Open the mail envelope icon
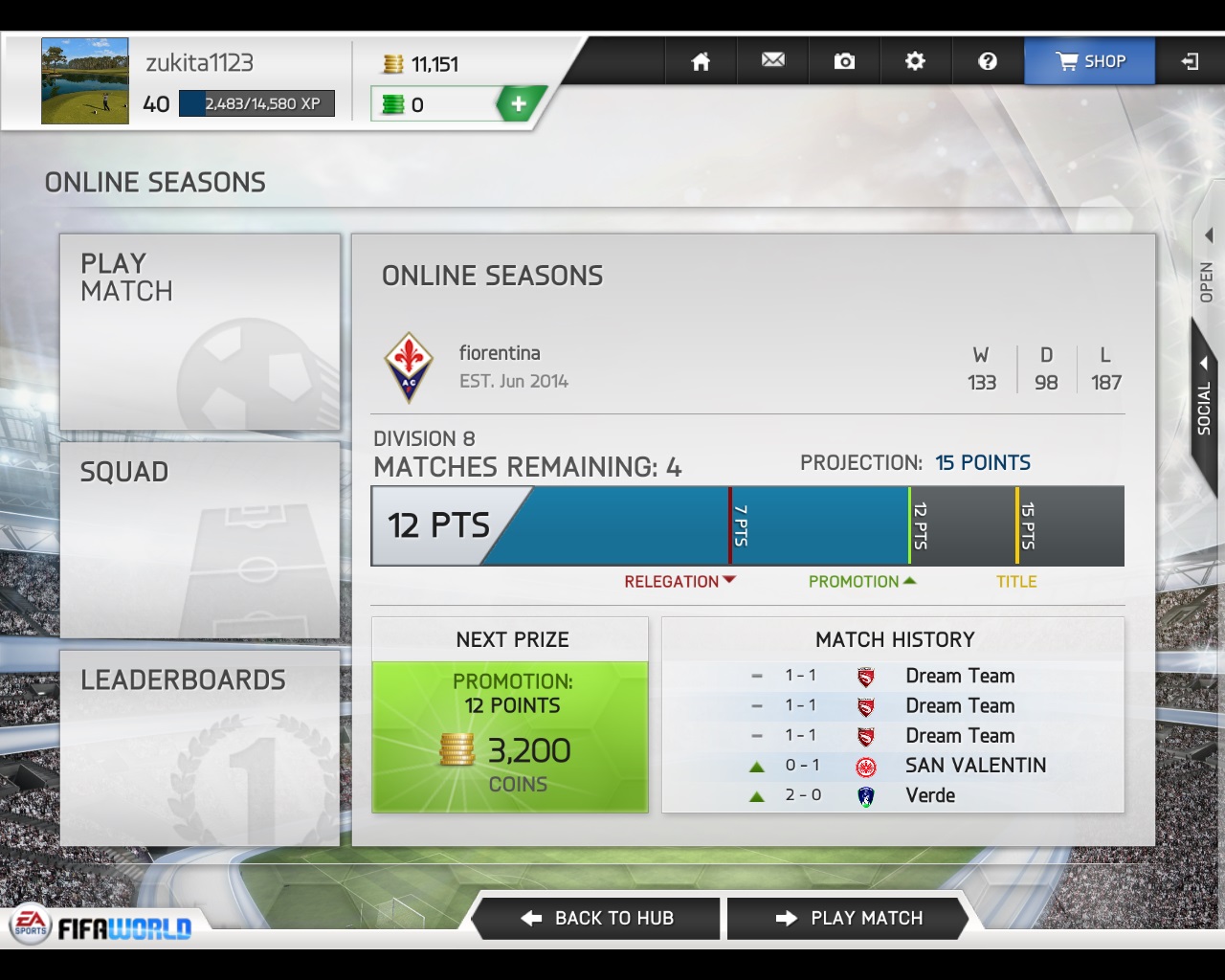1225x980 pixels. pyautogui.click(x=772, y=61)
